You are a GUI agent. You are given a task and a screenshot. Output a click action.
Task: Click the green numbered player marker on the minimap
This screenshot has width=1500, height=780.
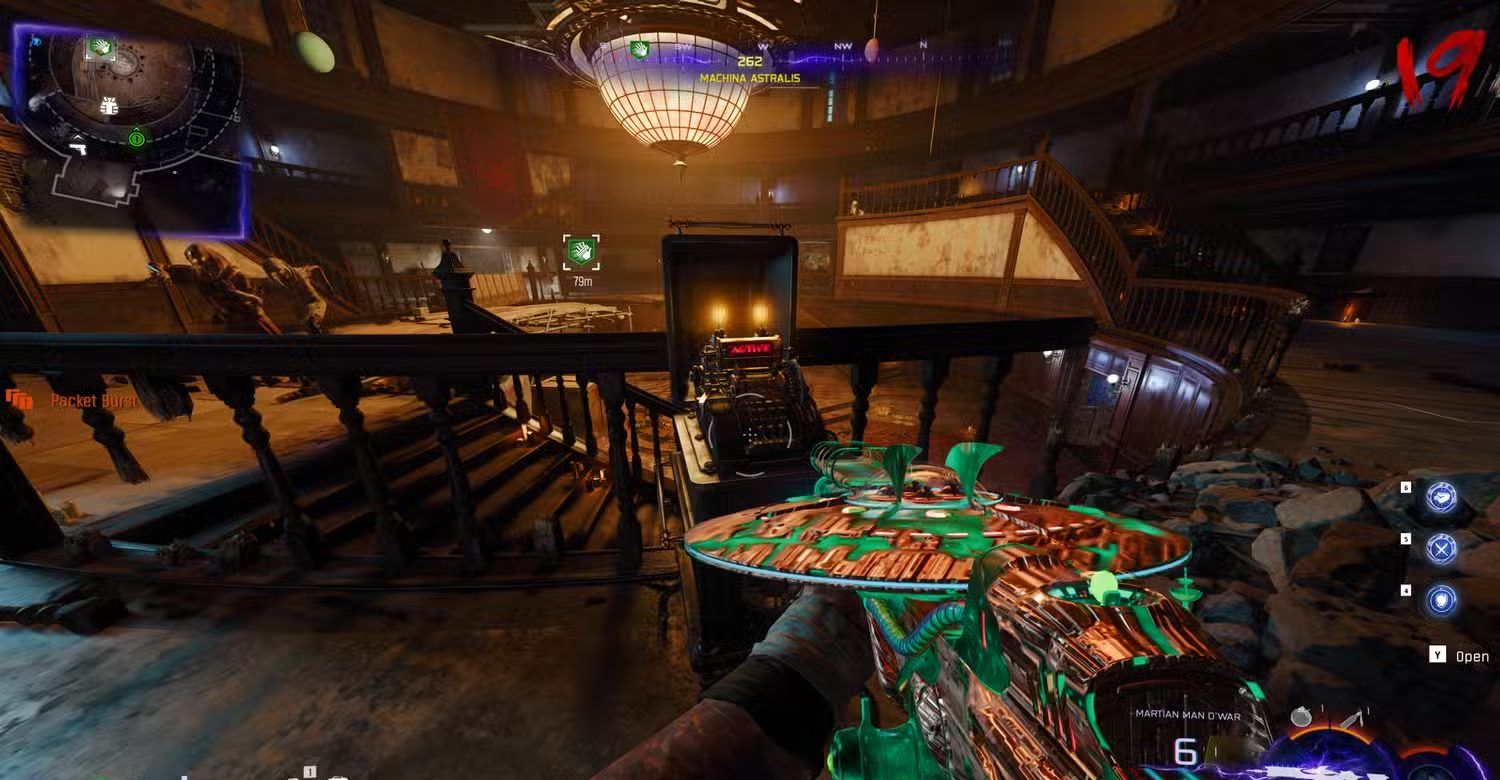pos(136,138)
